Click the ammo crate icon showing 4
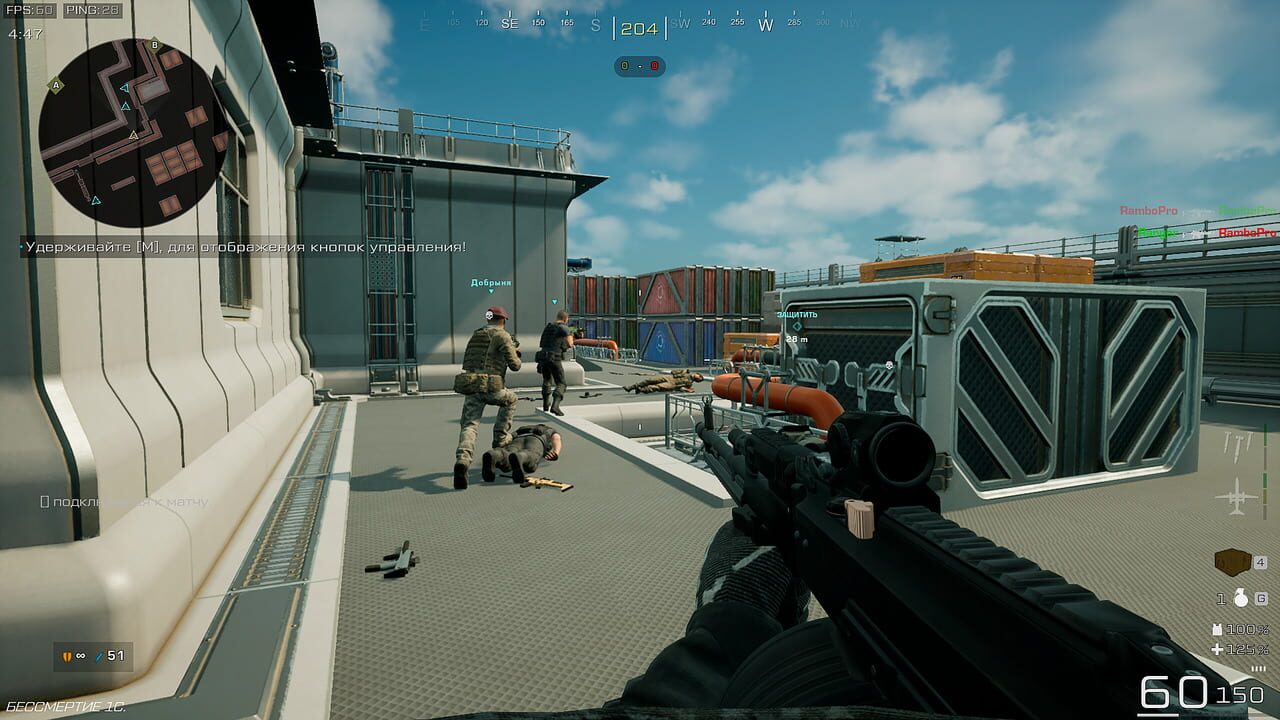 coord(1232,560)
